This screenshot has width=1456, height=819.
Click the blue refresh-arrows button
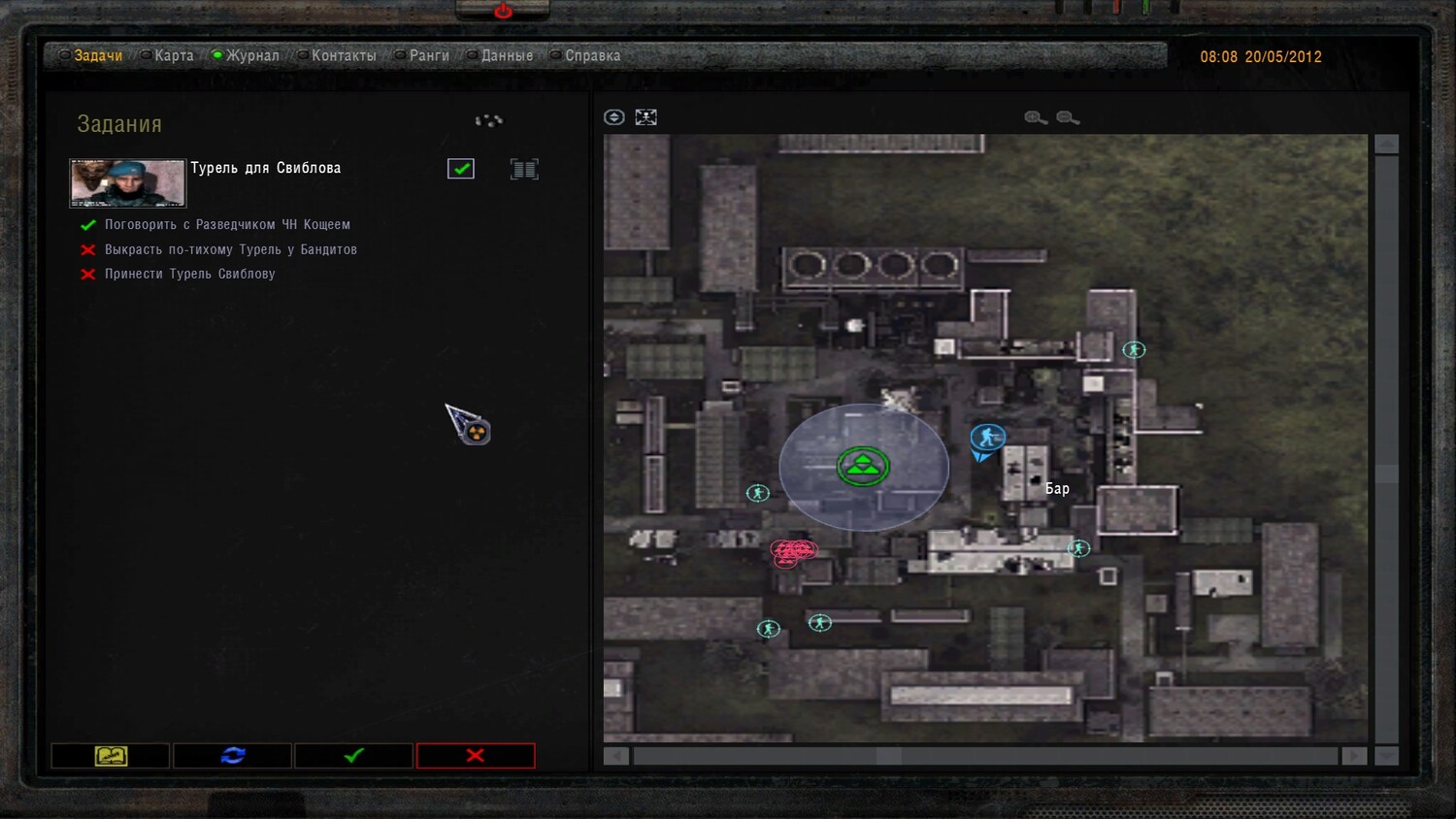point(233,756)
